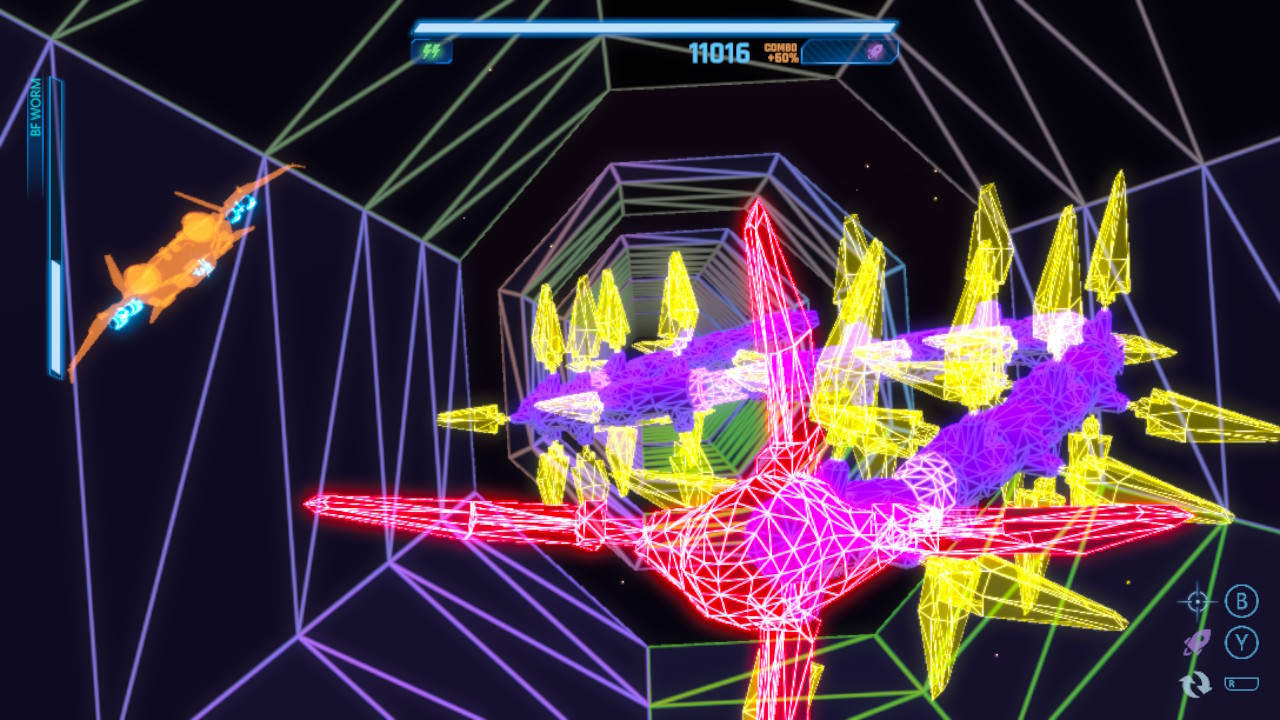Image resolution: width=1280 pixels, height=720 pixels.
Task: Toggle the missile ammo gauge display
Action: pyautogui.click(x=850, y=52)
